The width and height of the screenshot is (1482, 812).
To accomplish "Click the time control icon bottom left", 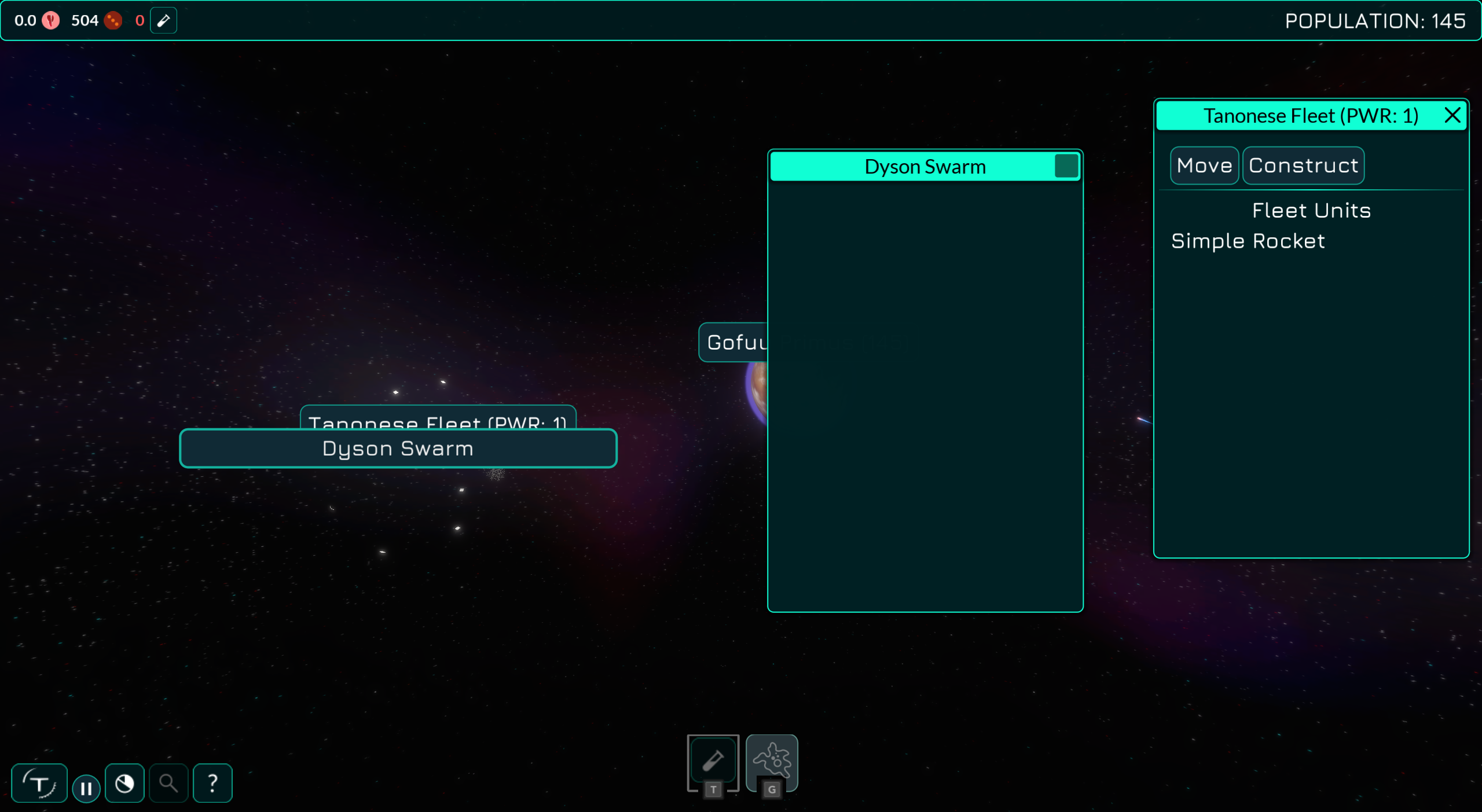I will coord(39,783).
